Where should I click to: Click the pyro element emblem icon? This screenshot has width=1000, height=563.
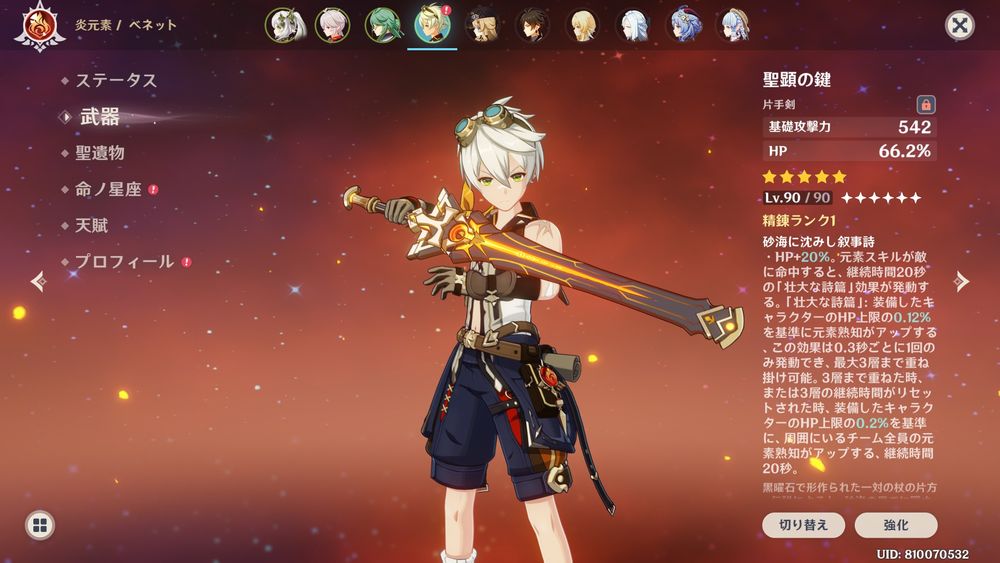40,25
